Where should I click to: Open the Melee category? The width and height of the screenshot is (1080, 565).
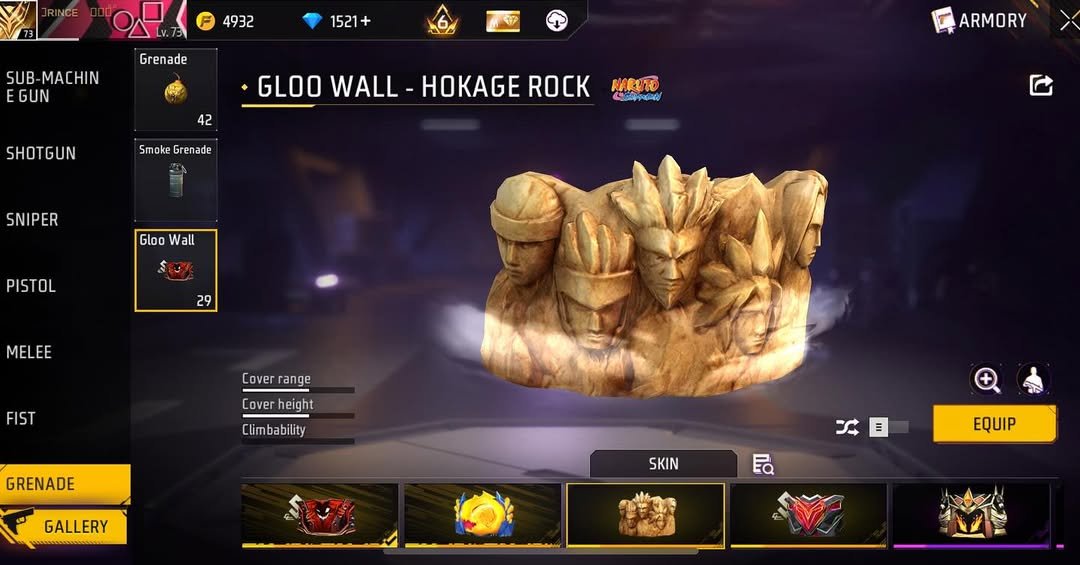click(29, 352)
